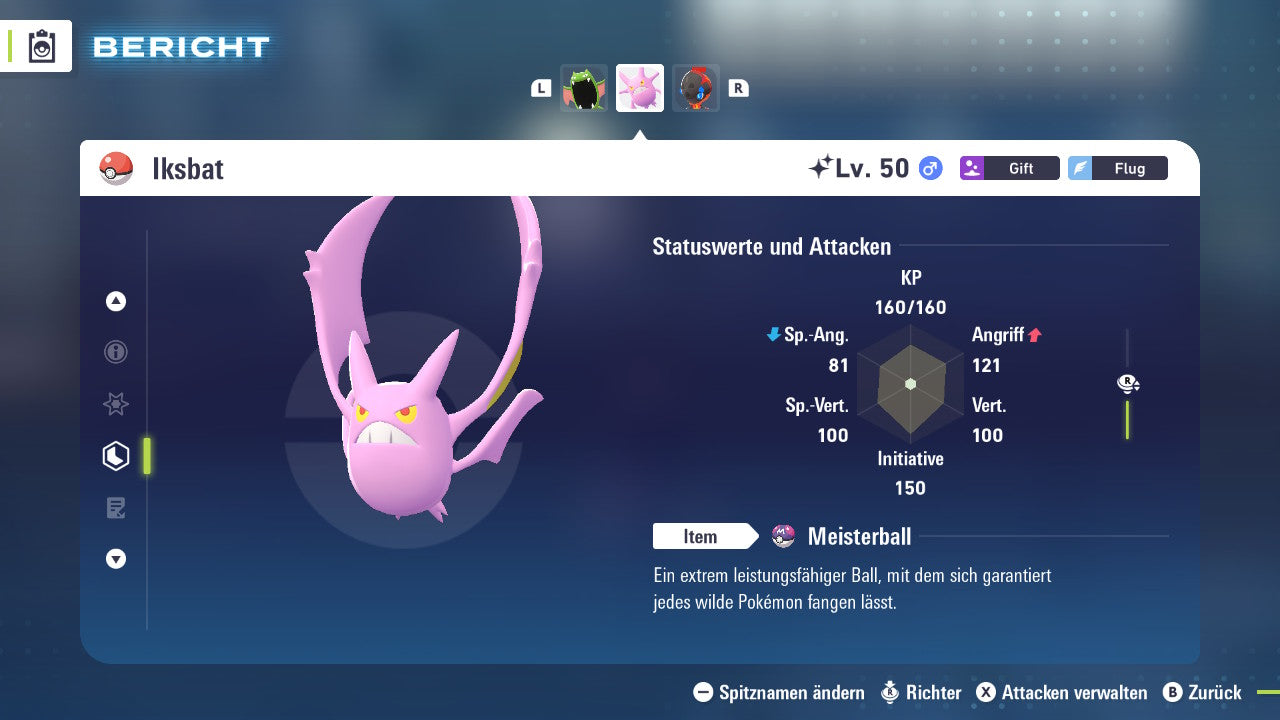This screenshot has width=1280, height=720.
Task: Open the memo notes page tab
Action: coord(116,508)
